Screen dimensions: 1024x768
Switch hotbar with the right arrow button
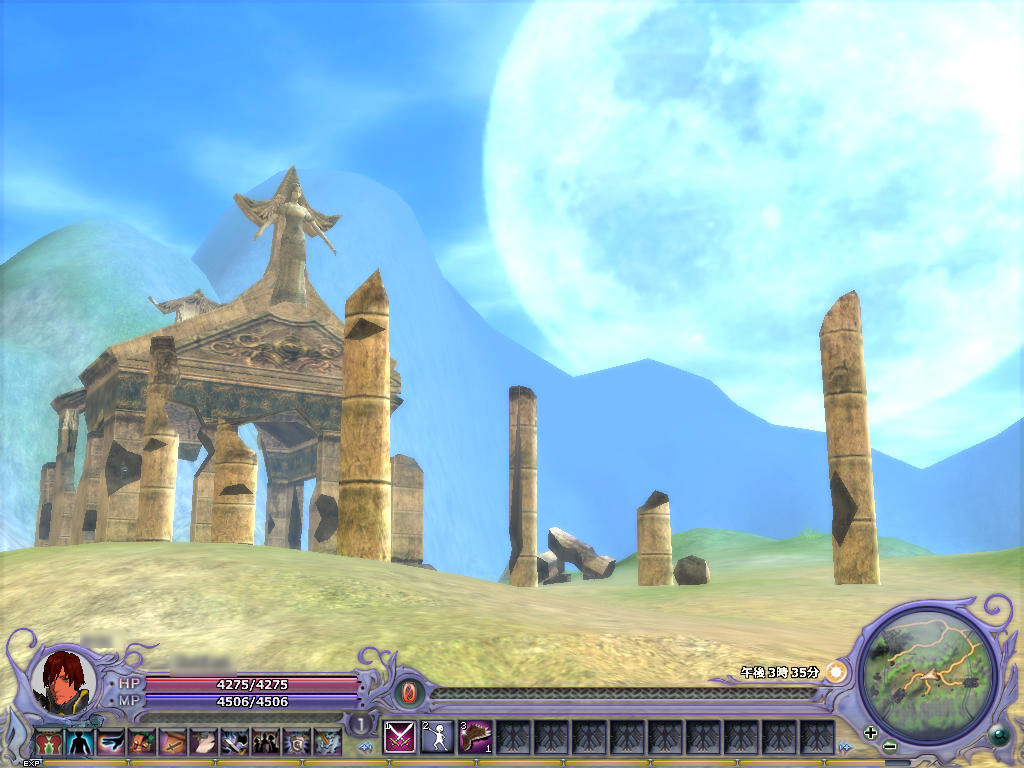(846, 747)
